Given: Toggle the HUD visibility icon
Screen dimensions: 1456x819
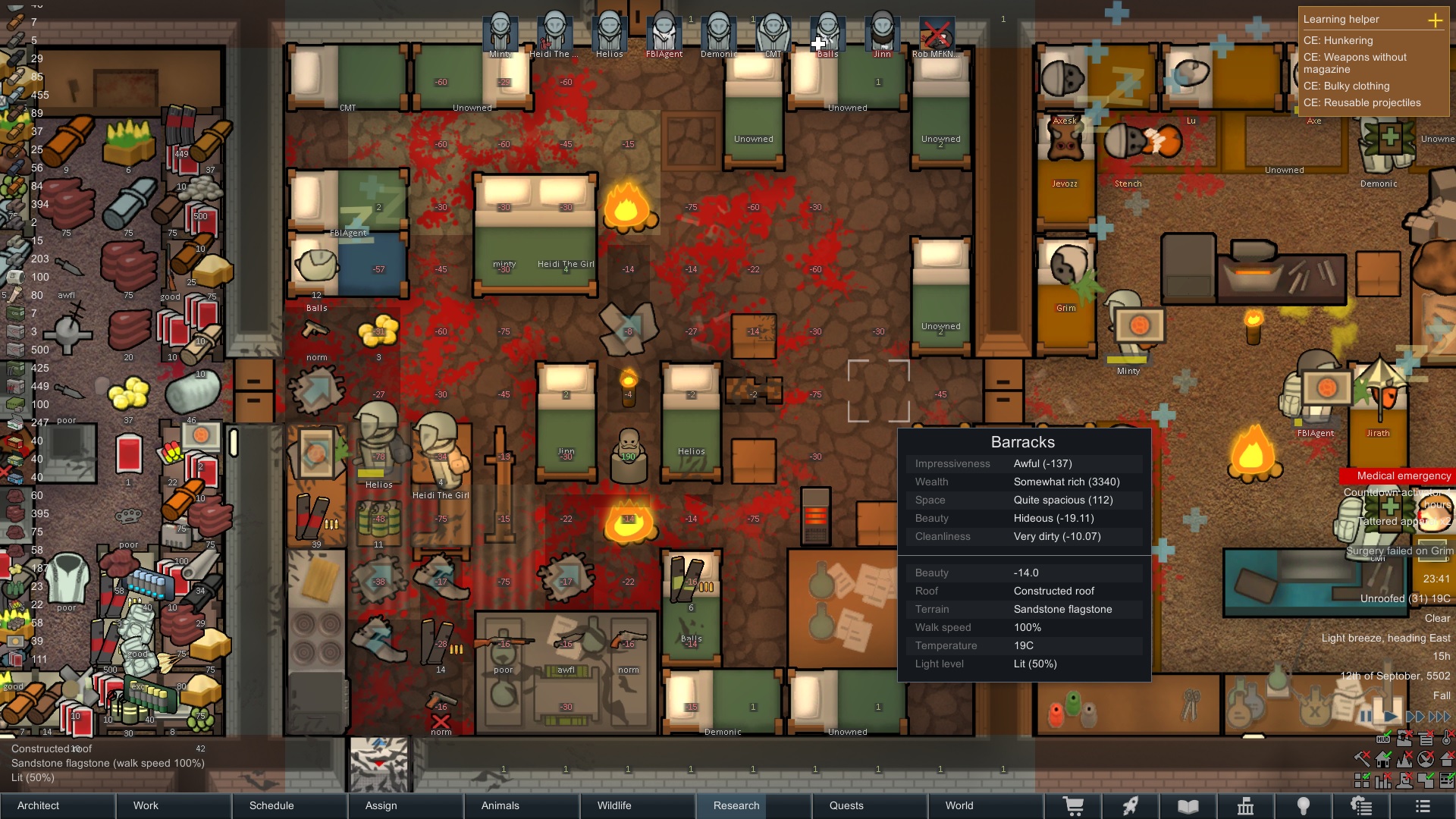Looking at the screenshot, I should click(1382, 739).
